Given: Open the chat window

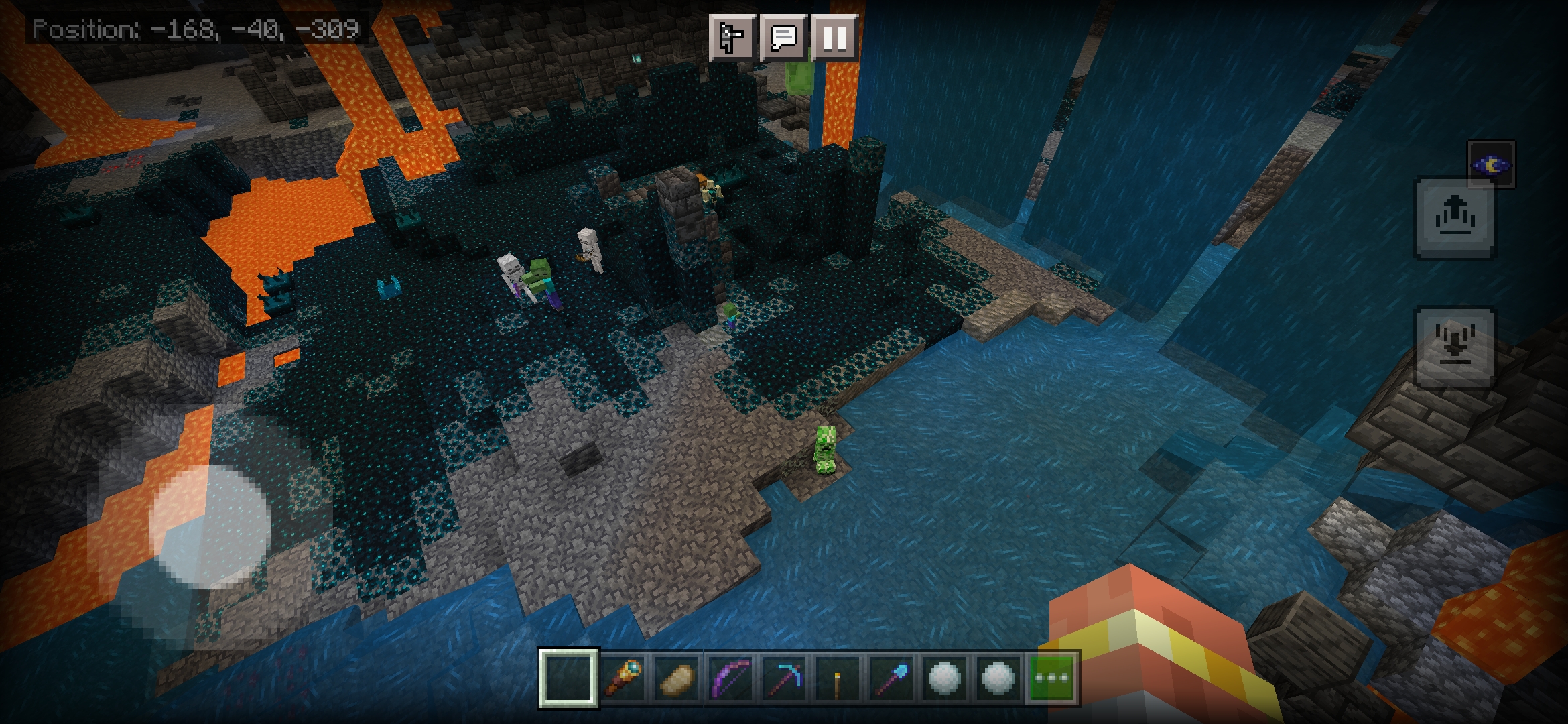Looking at the screenshot, I should click(783, 38).
